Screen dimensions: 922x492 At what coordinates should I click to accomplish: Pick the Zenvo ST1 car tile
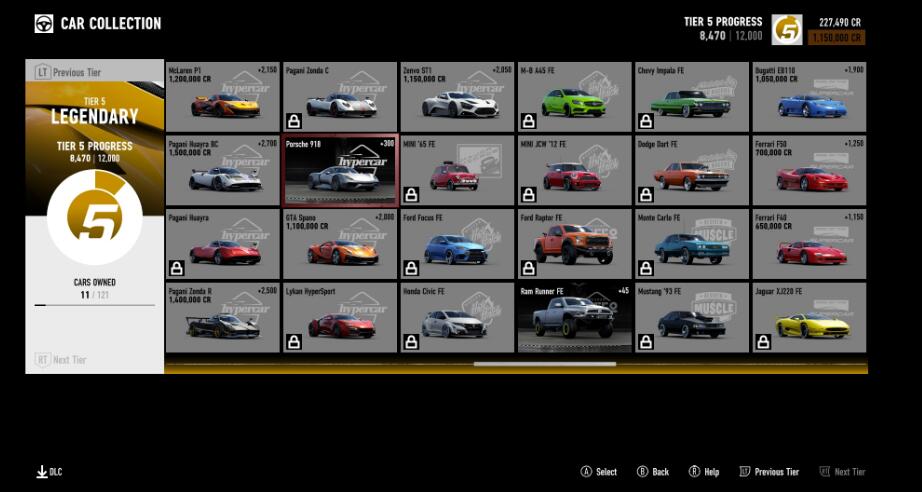(457, 97)
